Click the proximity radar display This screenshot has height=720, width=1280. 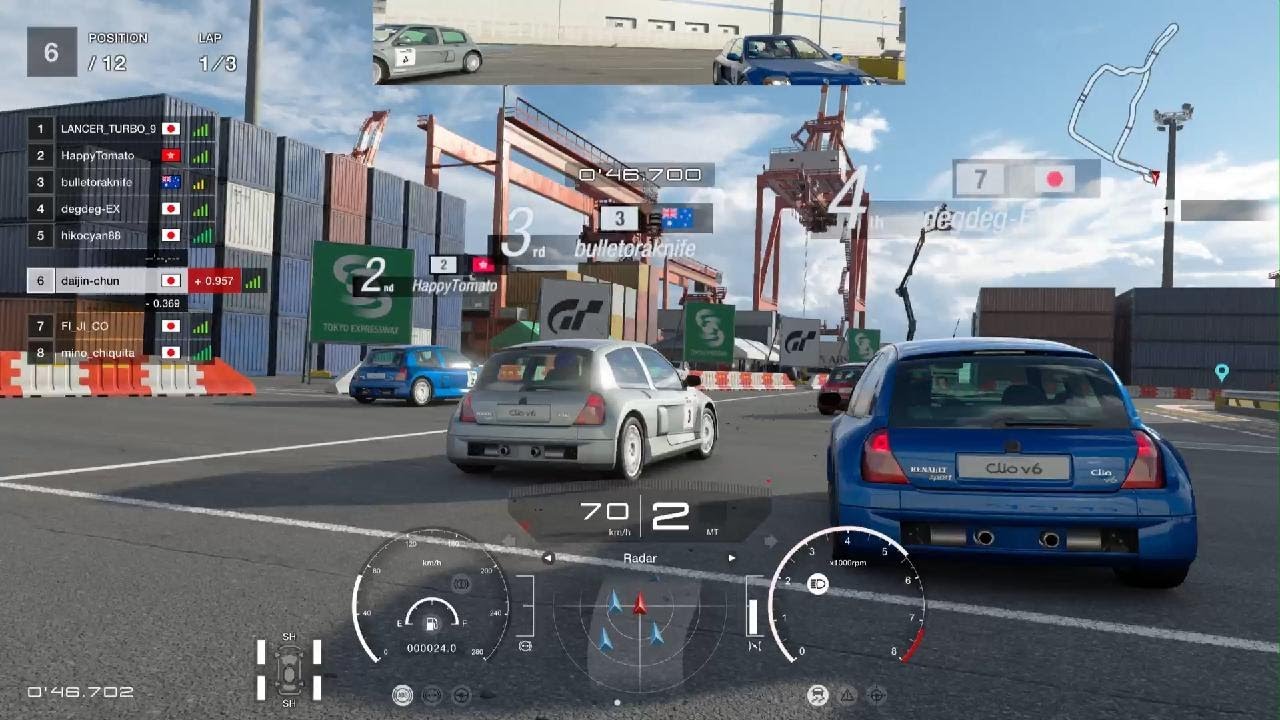tap(639, 622)
